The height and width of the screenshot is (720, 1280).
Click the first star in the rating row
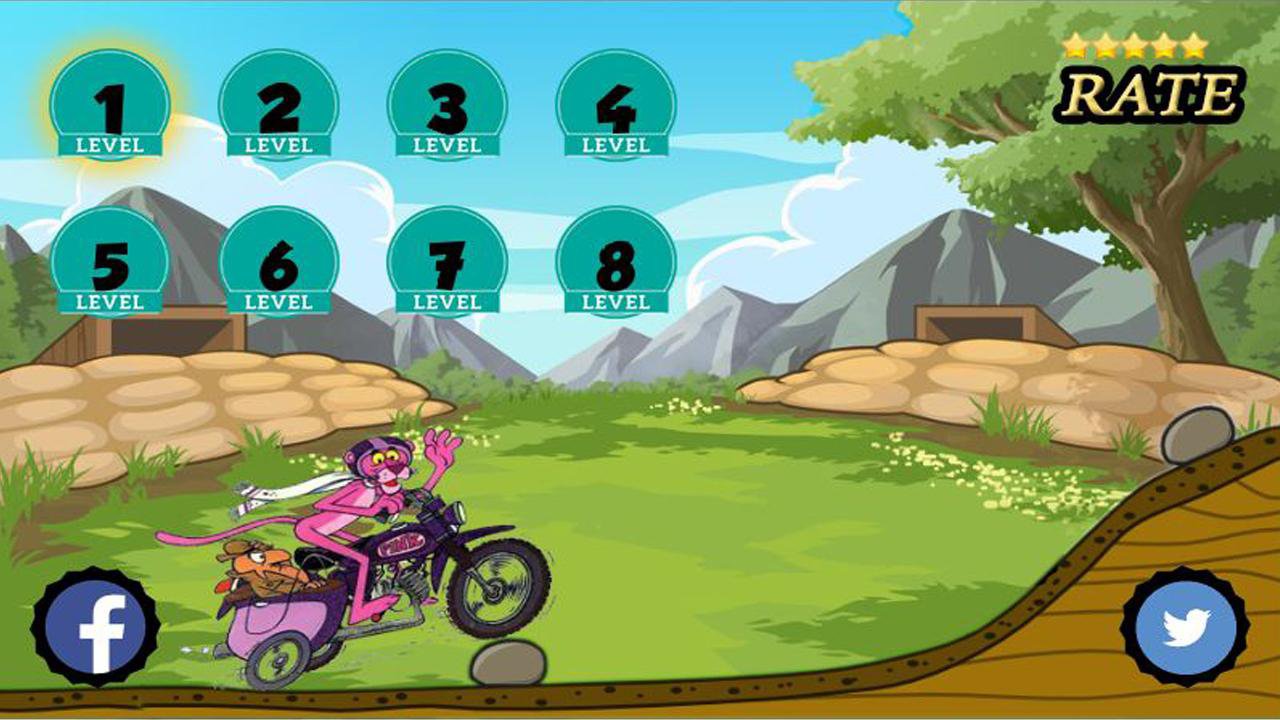1077,43
